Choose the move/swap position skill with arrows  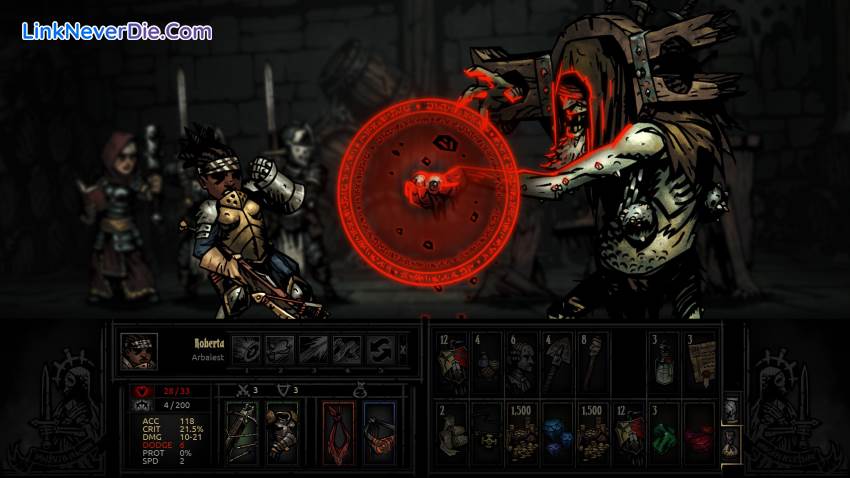(x=380, y=350)
